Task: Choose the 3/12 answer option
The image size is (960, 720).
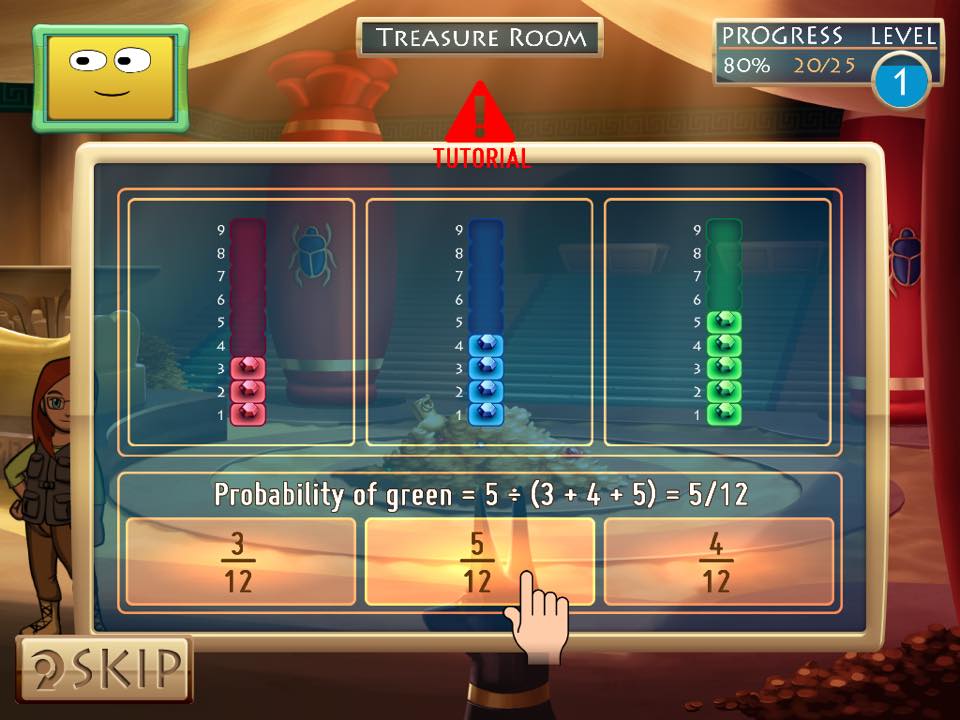Action: [240, 561]
